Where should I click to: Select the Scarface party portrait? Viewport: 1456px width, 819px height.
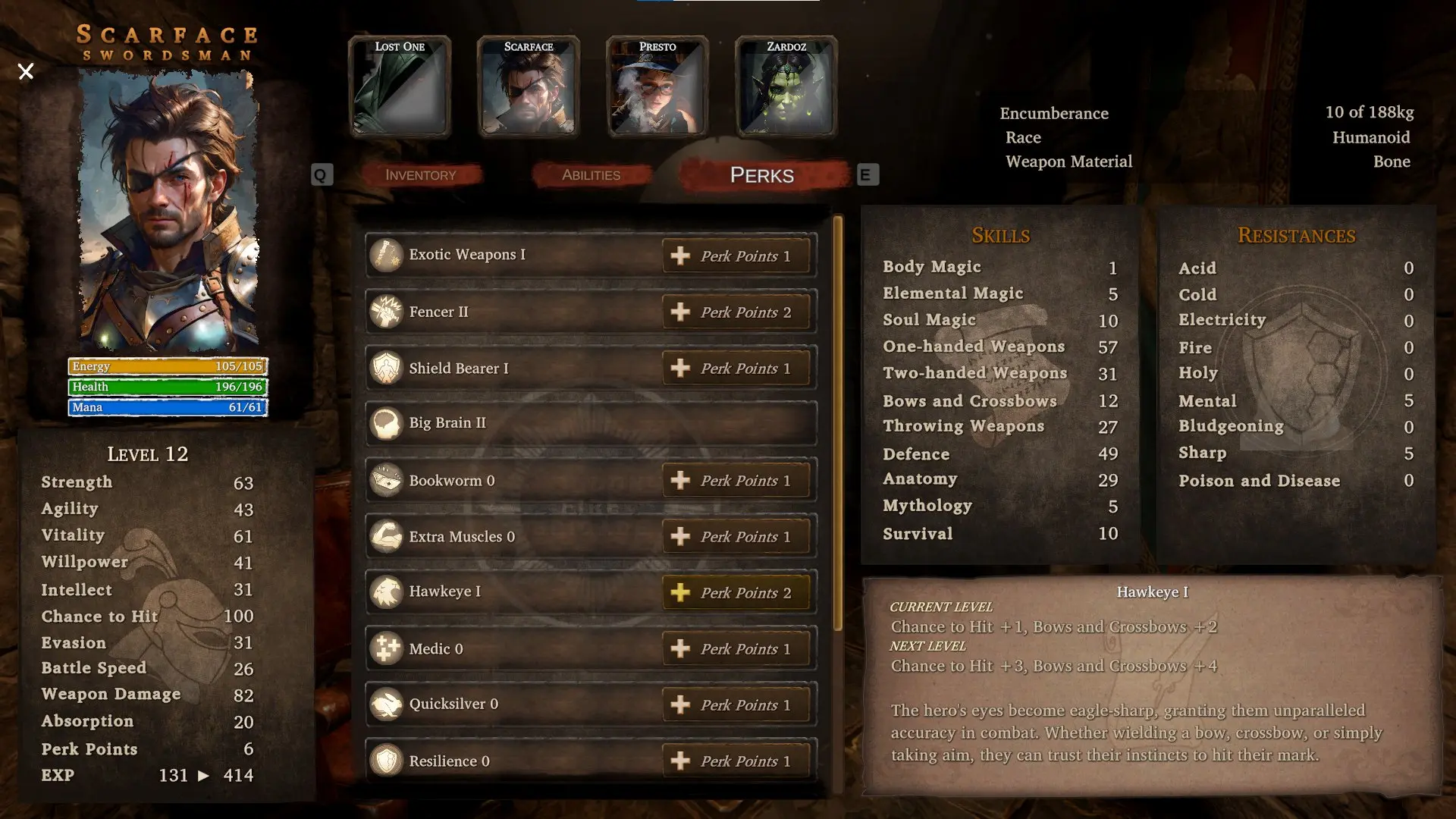coord(529,87)
